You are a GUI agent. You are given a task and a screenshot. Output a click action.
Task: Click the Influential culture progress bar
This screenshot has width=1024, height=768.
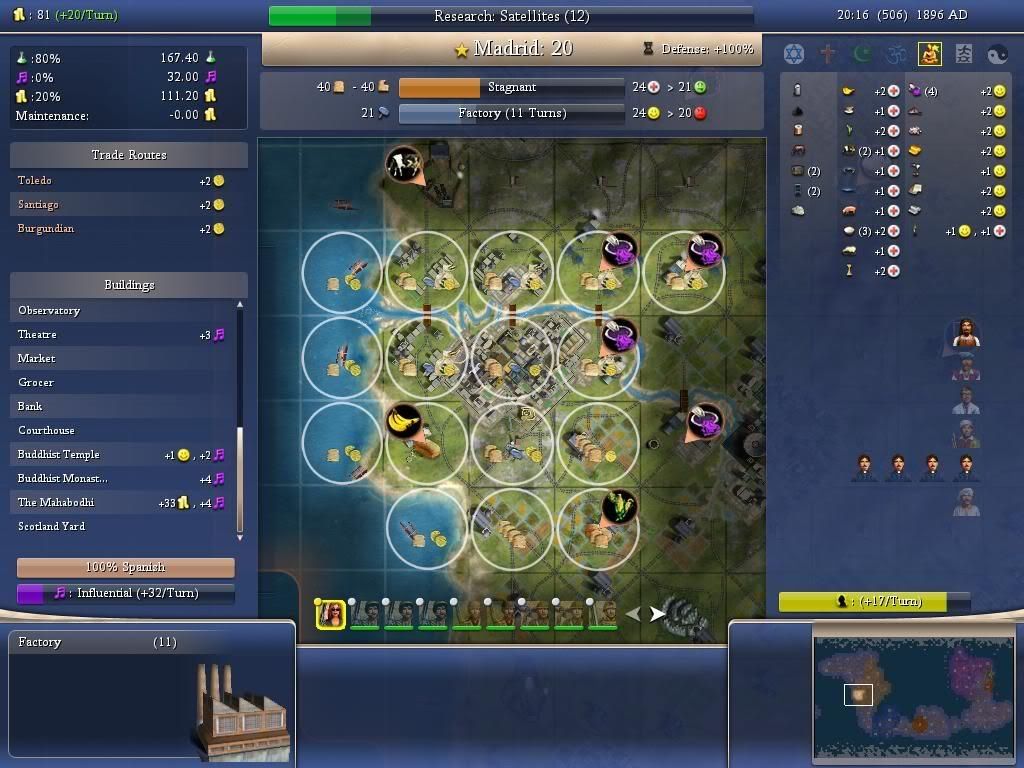coord(125,593)
